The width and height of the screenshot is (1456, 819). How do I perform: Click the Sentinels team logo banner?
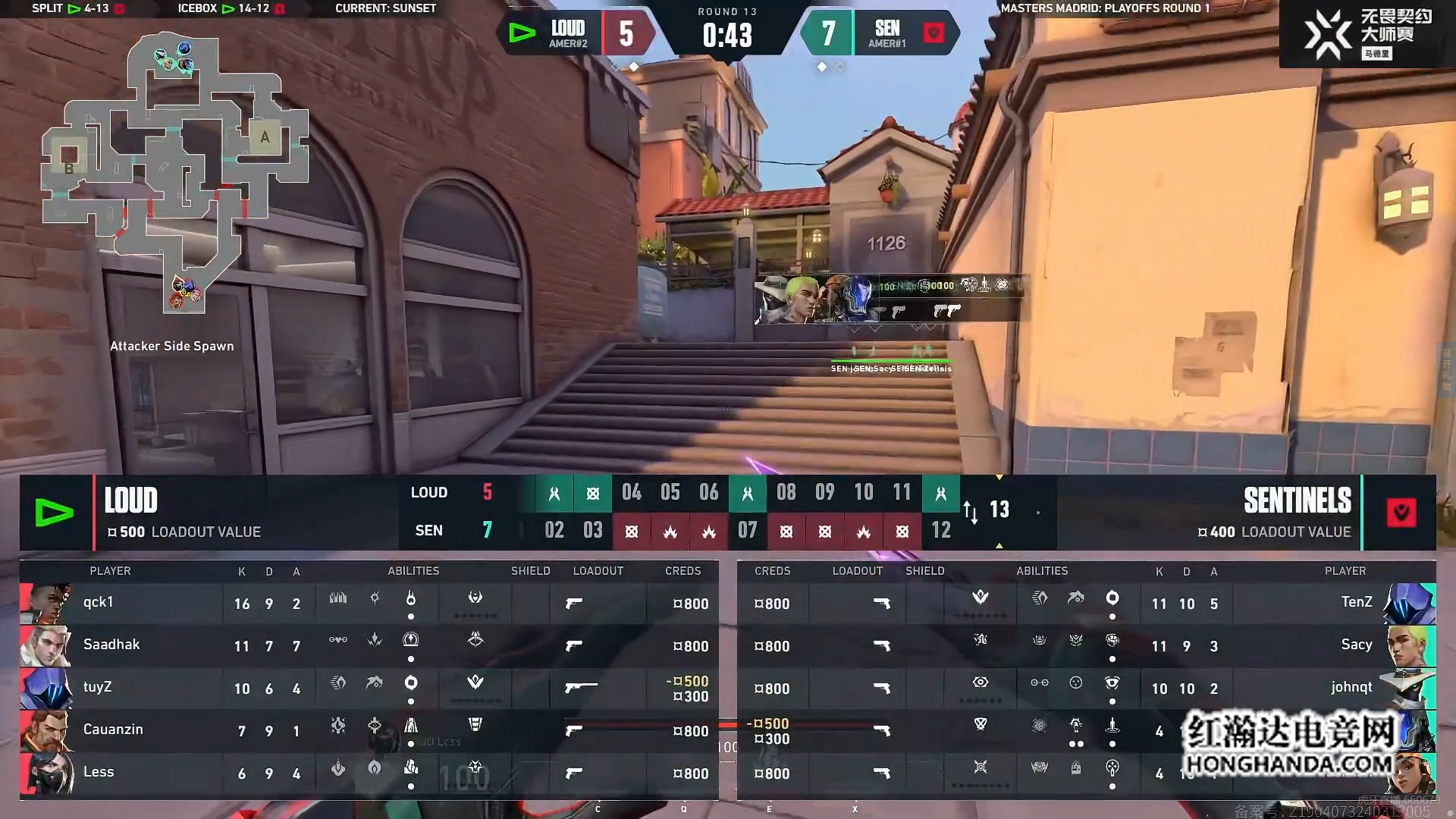(x=1401, y=513)
